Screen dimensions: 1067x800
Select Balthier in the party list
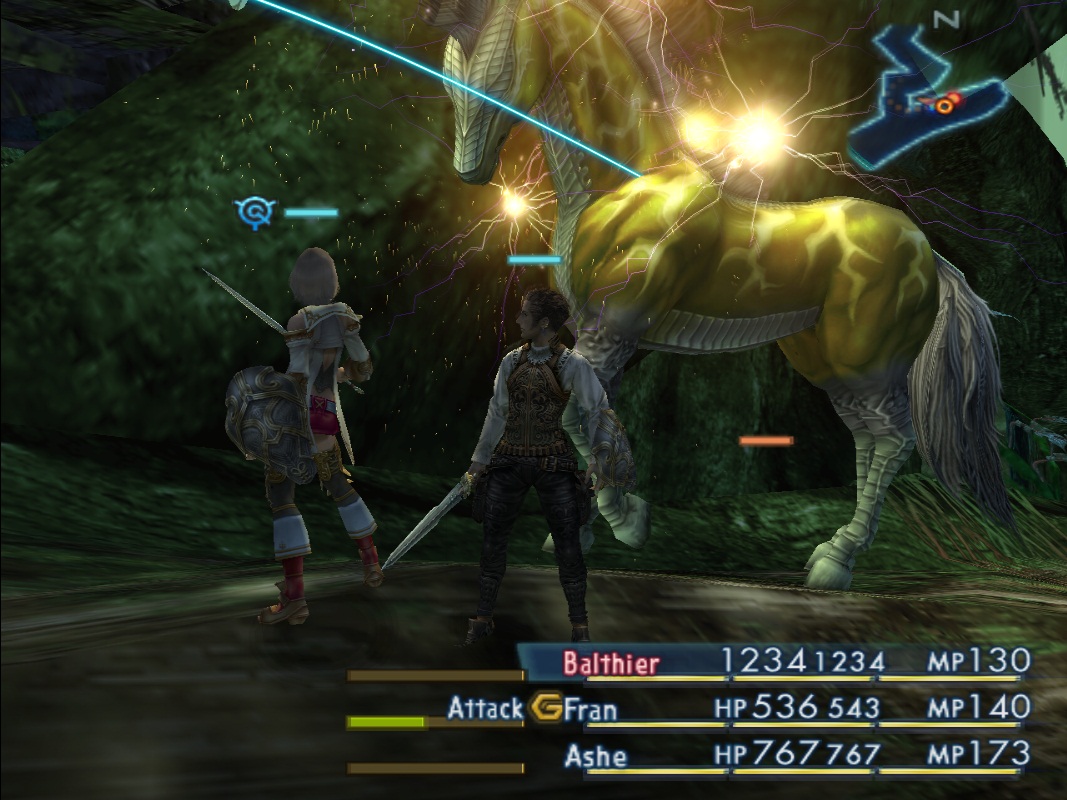[x=611, y=662]
